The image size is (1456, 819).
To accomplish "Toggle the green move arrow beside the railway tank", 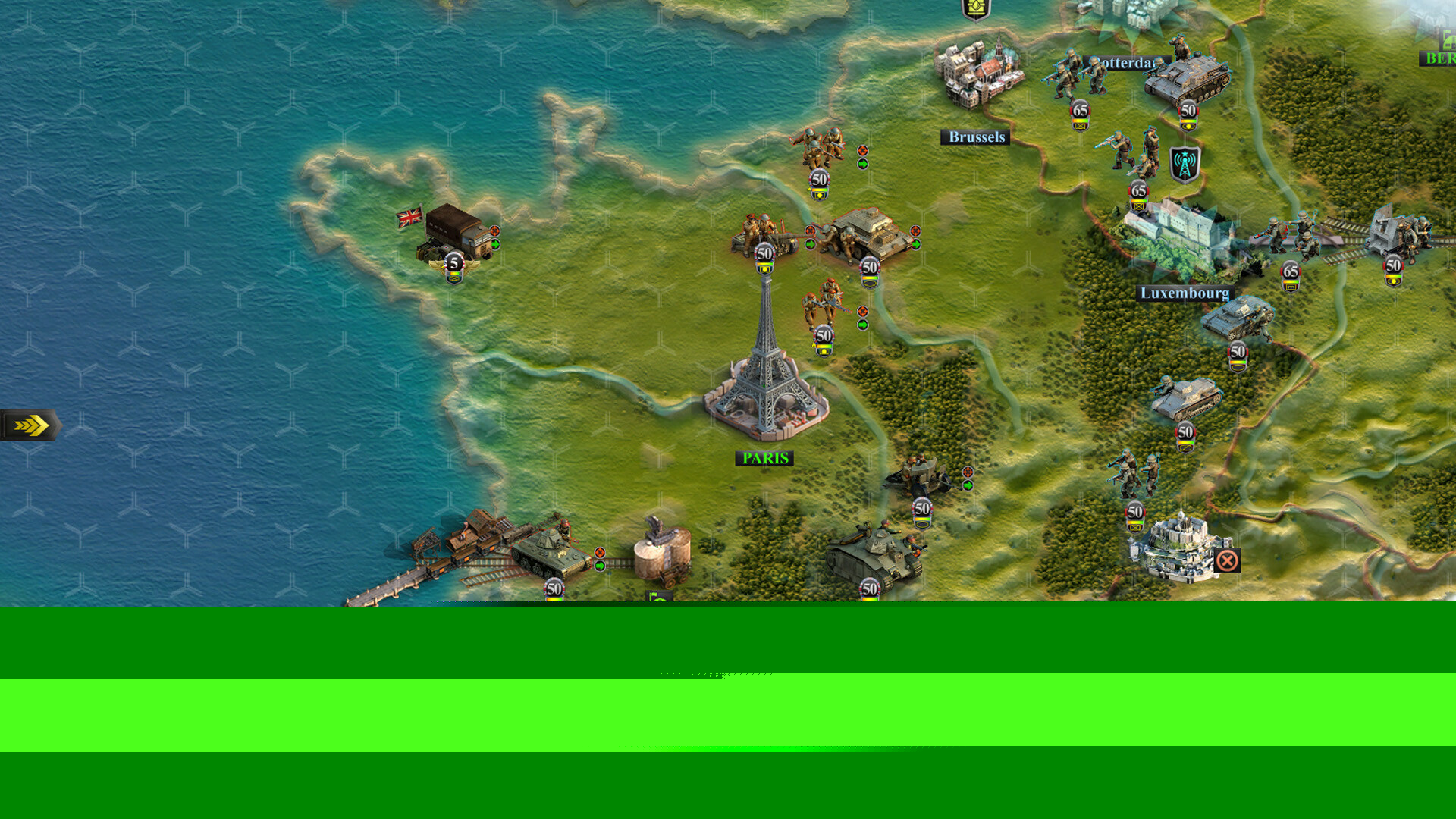I will (600, 566).
